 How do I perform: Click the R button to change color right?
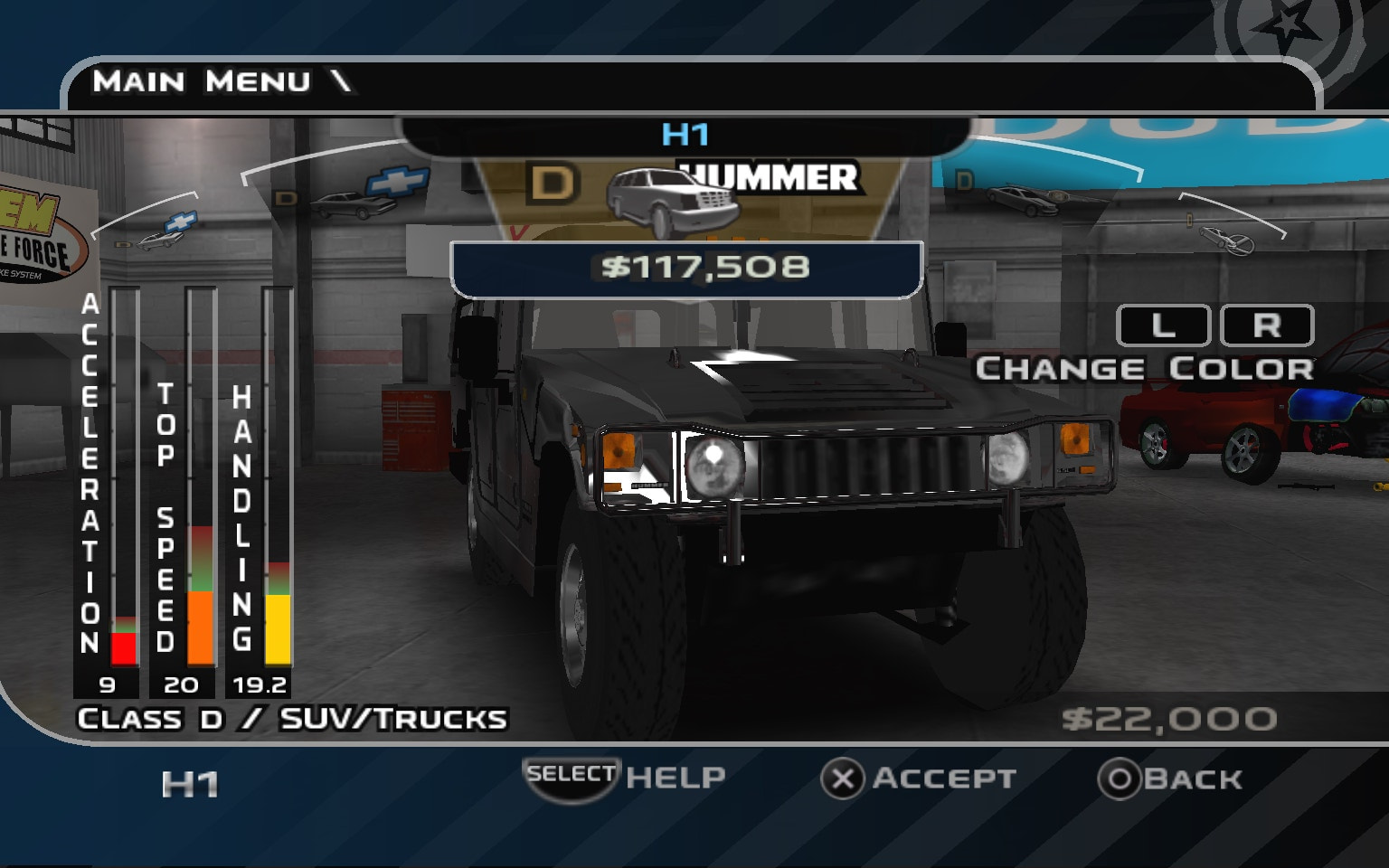pyautogui.click(x=1269, y=325)
